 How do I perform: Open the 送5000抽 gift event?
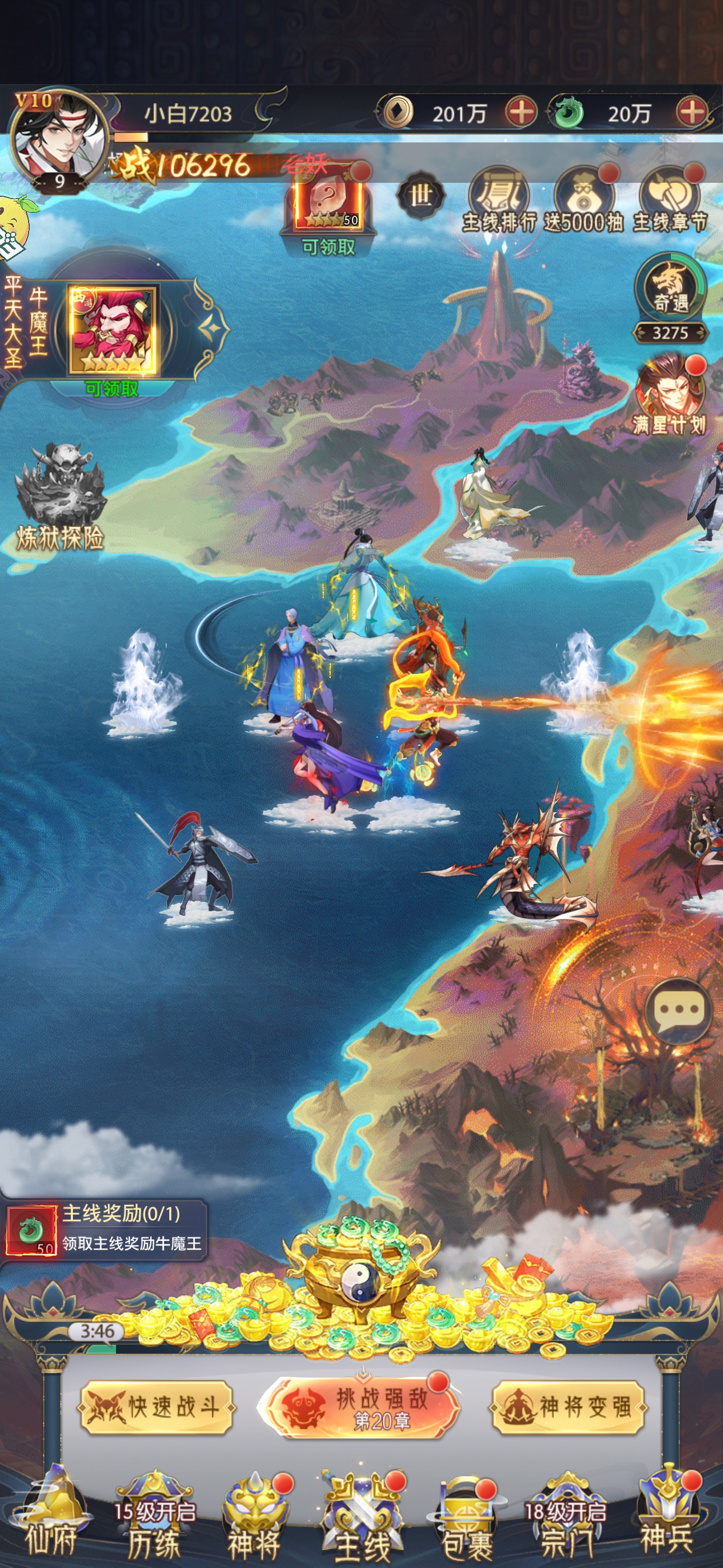point(583,201)
